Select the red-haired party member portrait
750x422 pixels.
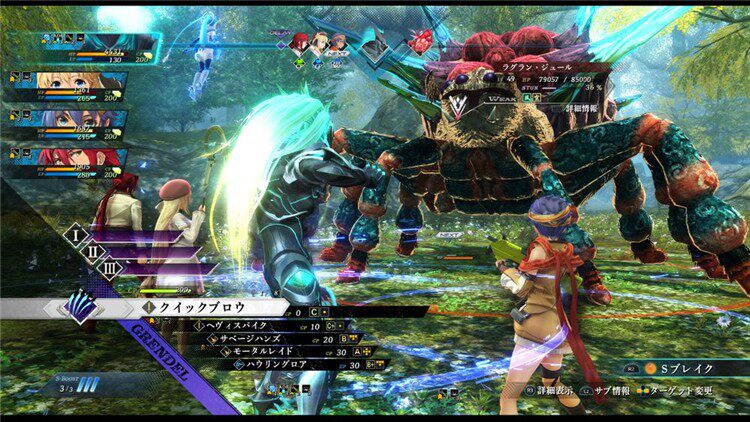pyautogui.click(x=70, y=158)
